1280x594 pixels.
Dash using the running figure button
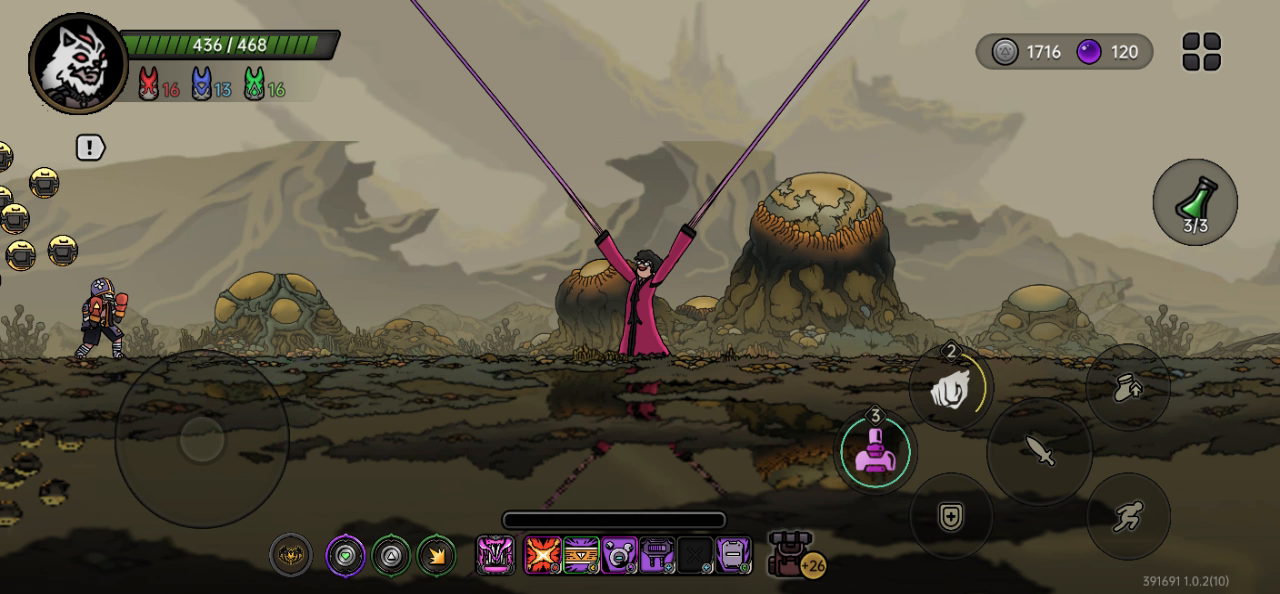click(1128, 516)
